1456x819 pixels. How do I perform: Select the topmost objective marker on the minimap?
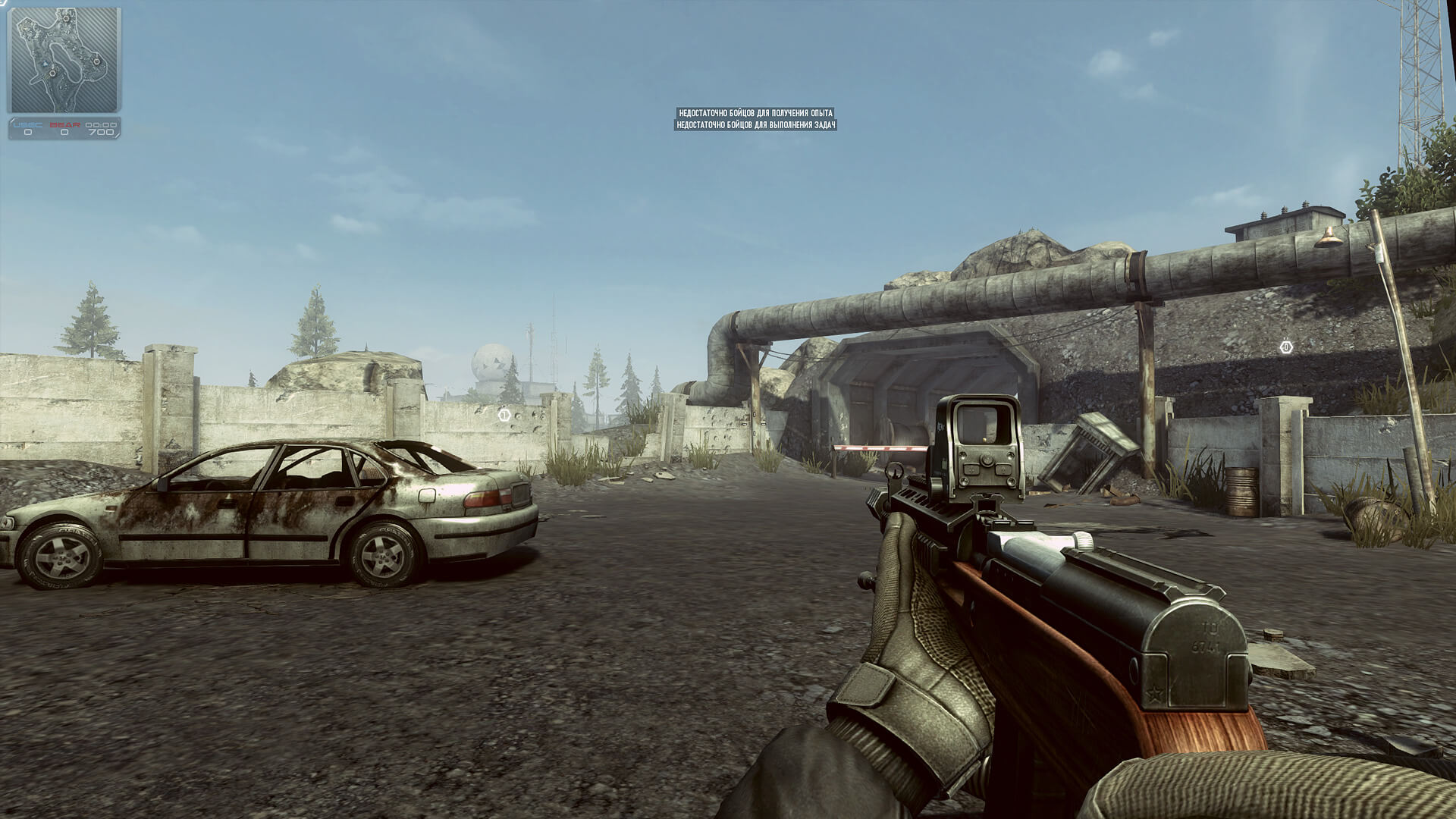coord(66,18)
